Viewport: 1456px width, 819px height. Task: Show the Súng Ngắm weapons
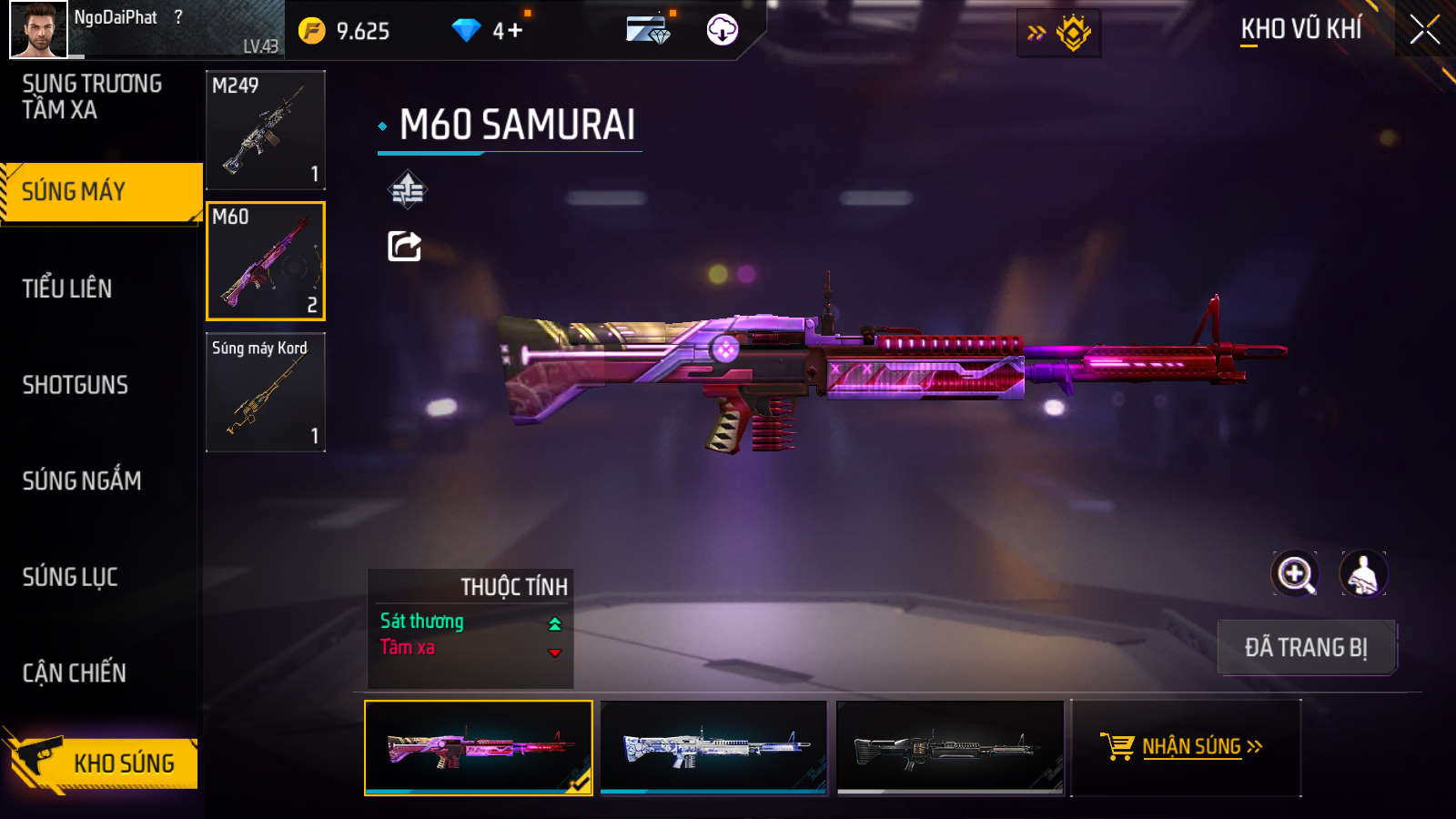[x=82, y=481]
